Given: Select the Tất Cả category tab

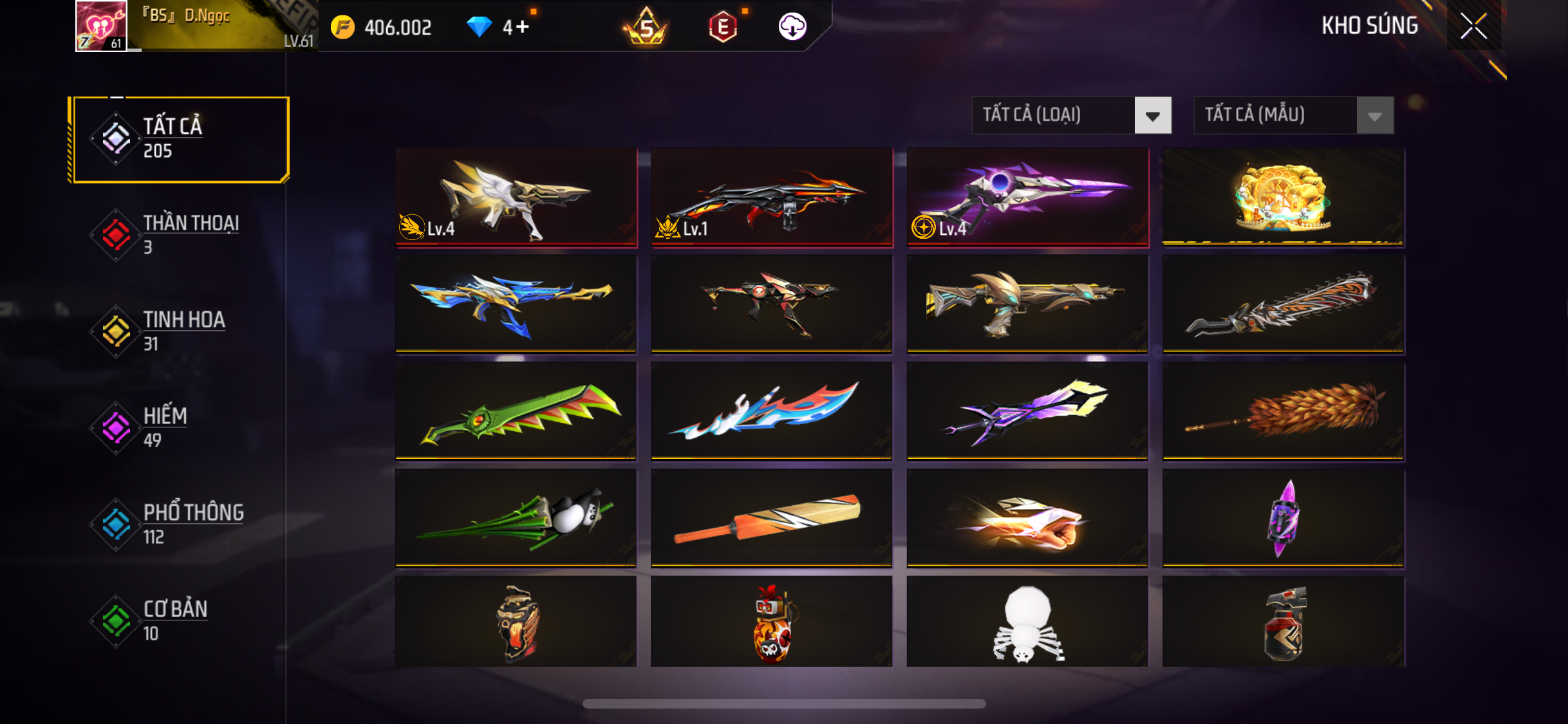Looking at the screenshot, I should pos(181,139).
